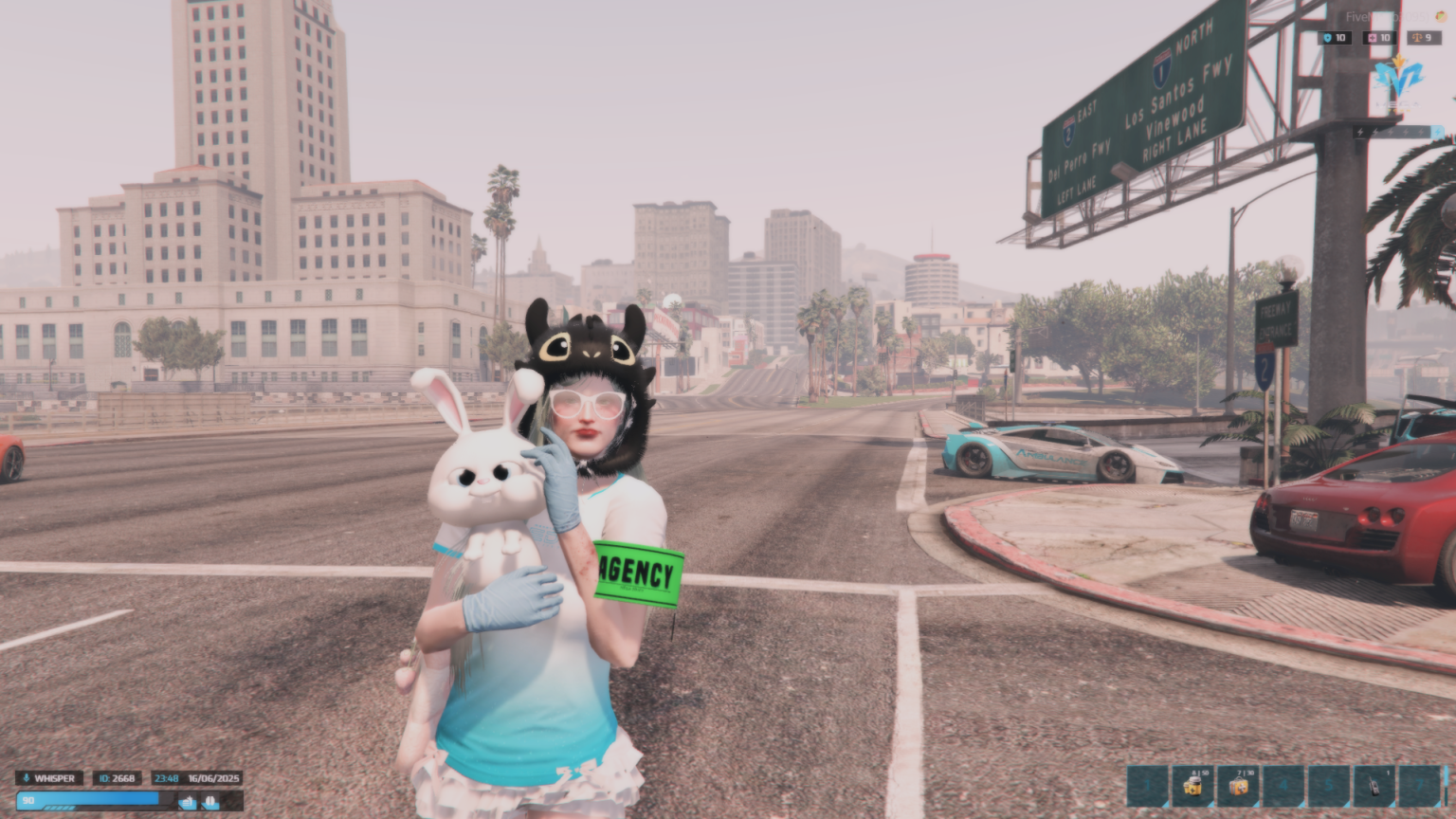Select the energy drink item in hotbar slot 2

click(1193, 786)
